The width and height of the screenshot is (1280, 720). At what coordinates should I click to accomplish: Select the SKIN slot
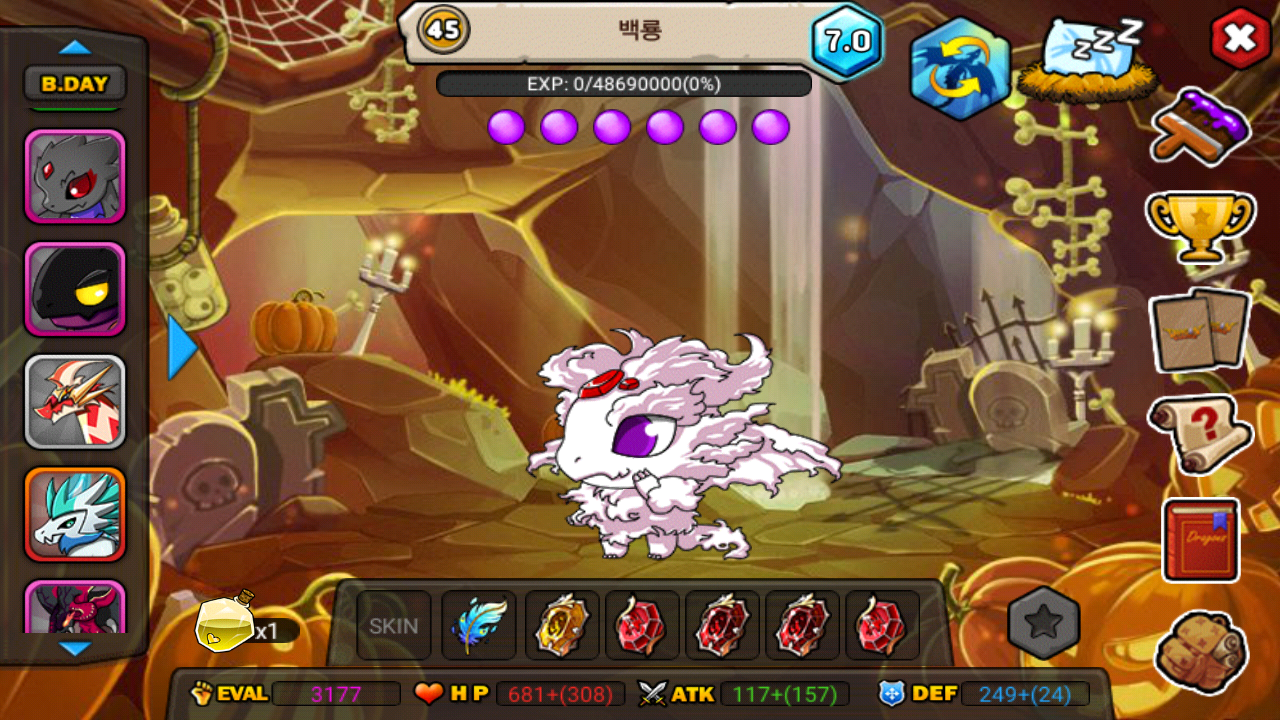pos(394,626)
